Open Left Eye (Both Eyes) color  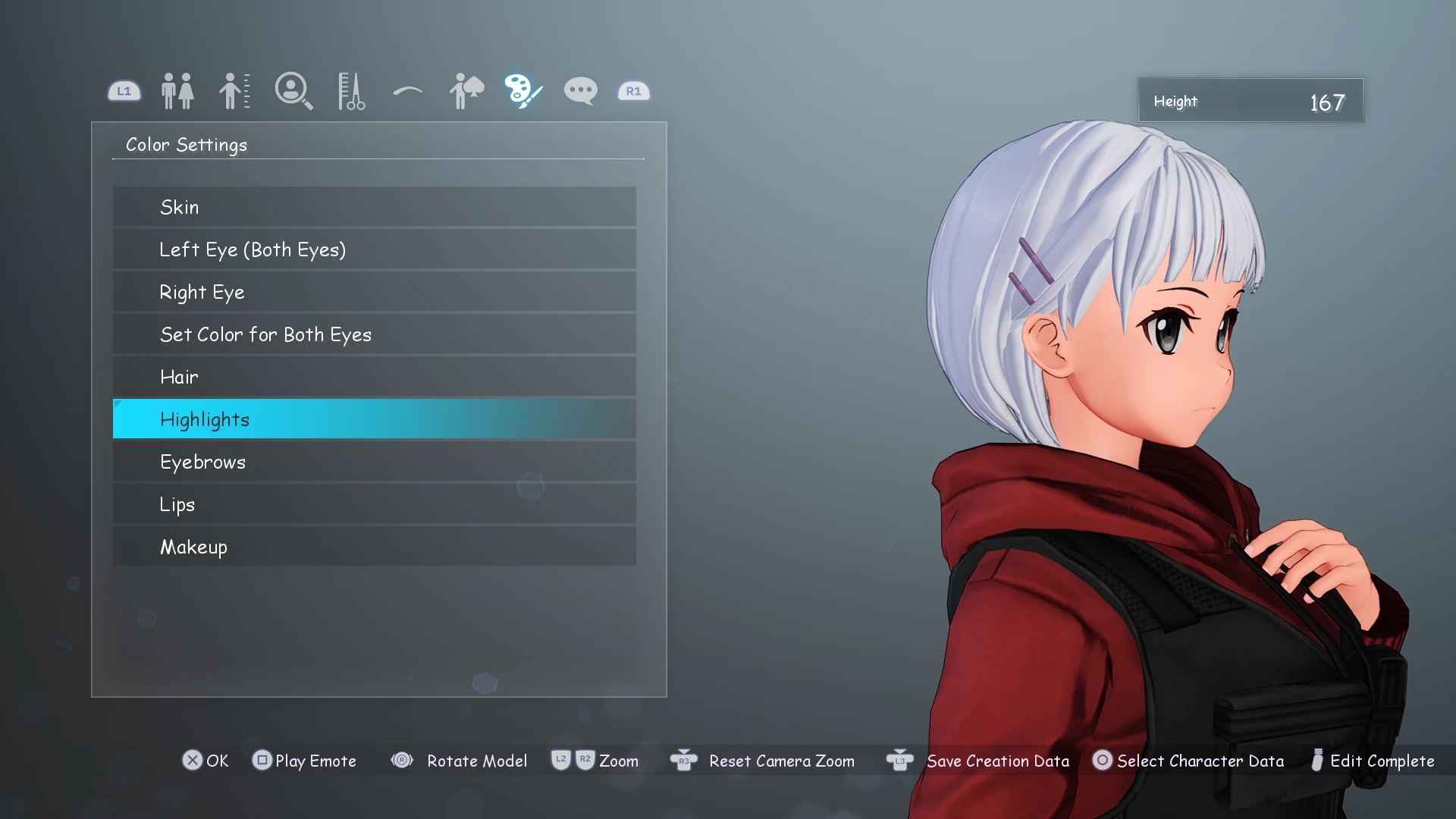[374, 249]
